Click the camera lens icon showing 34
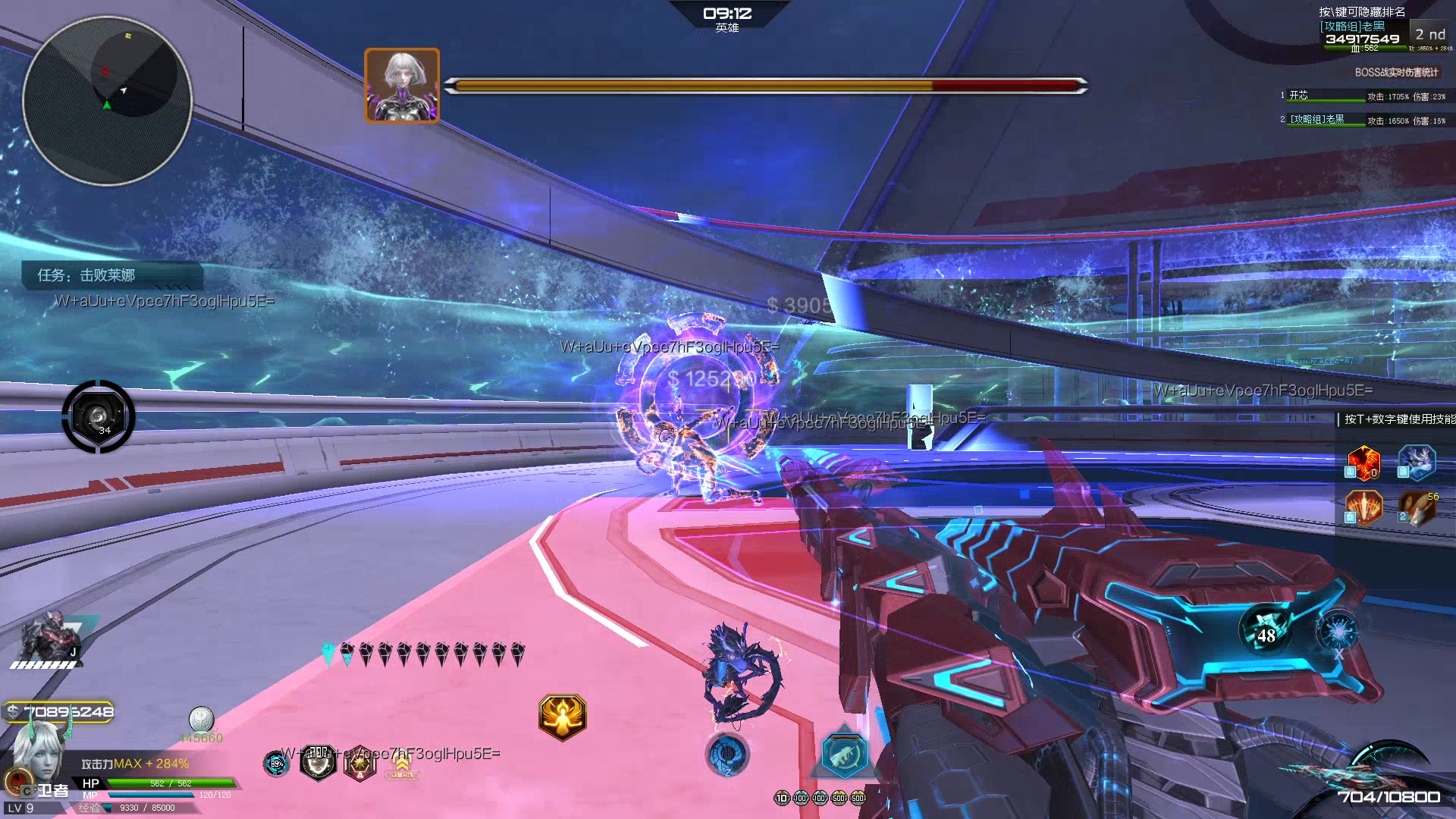The height and width of the screenshot is (819, 1456). [99, 416]
